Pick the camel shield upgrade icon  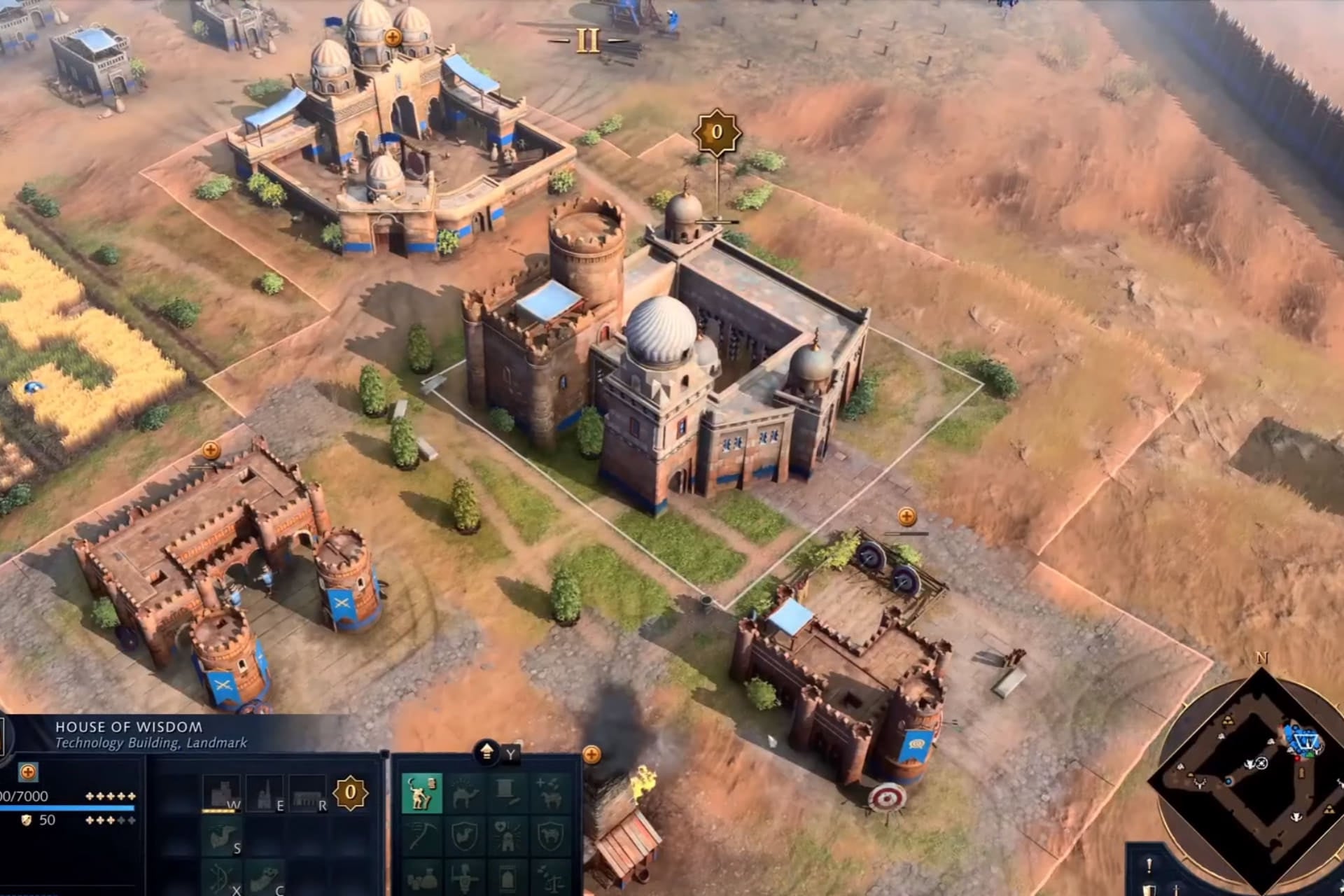pyautogui.click(x=464, y=836)
